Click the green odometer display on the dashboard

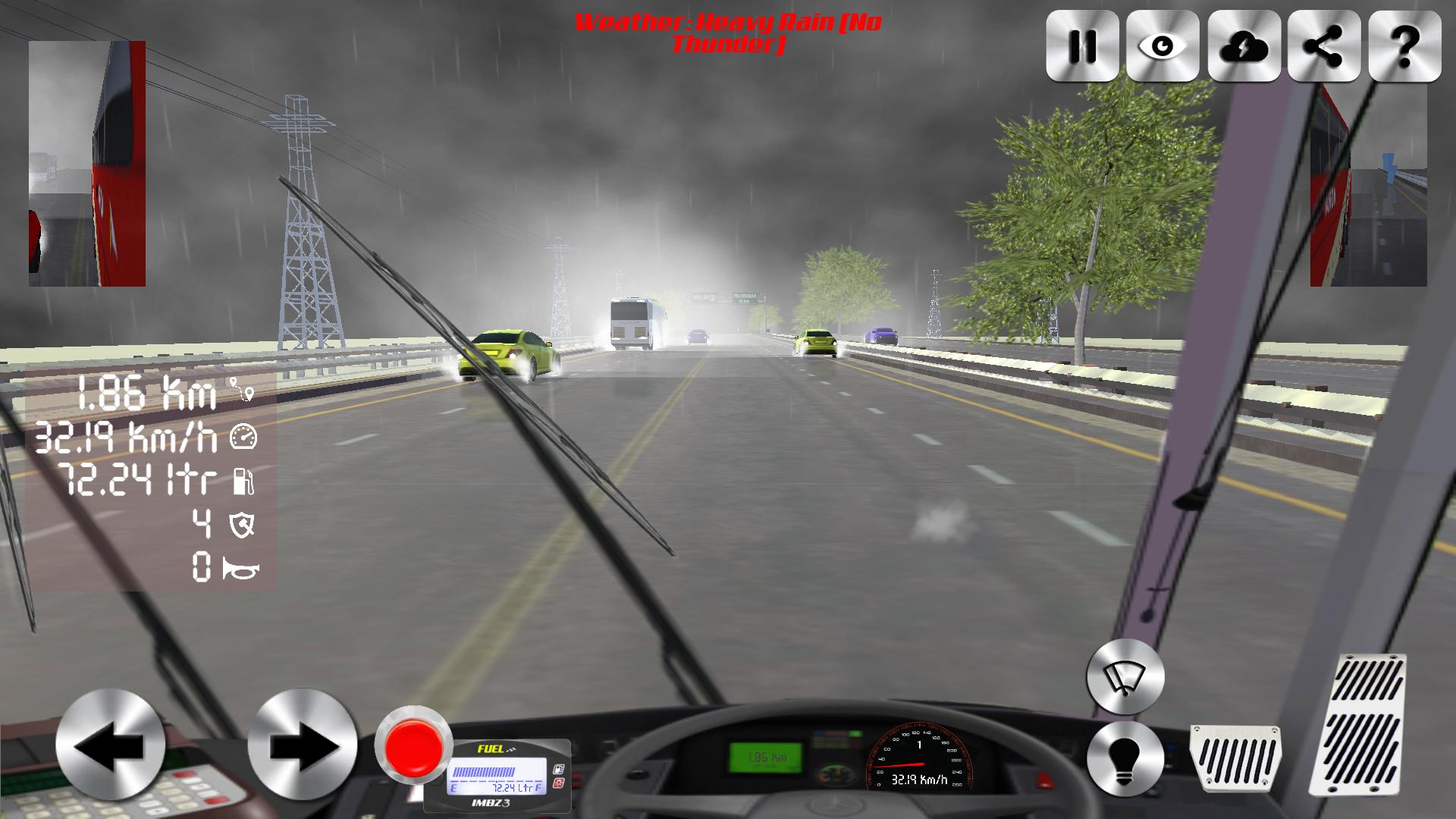[766, 758]
